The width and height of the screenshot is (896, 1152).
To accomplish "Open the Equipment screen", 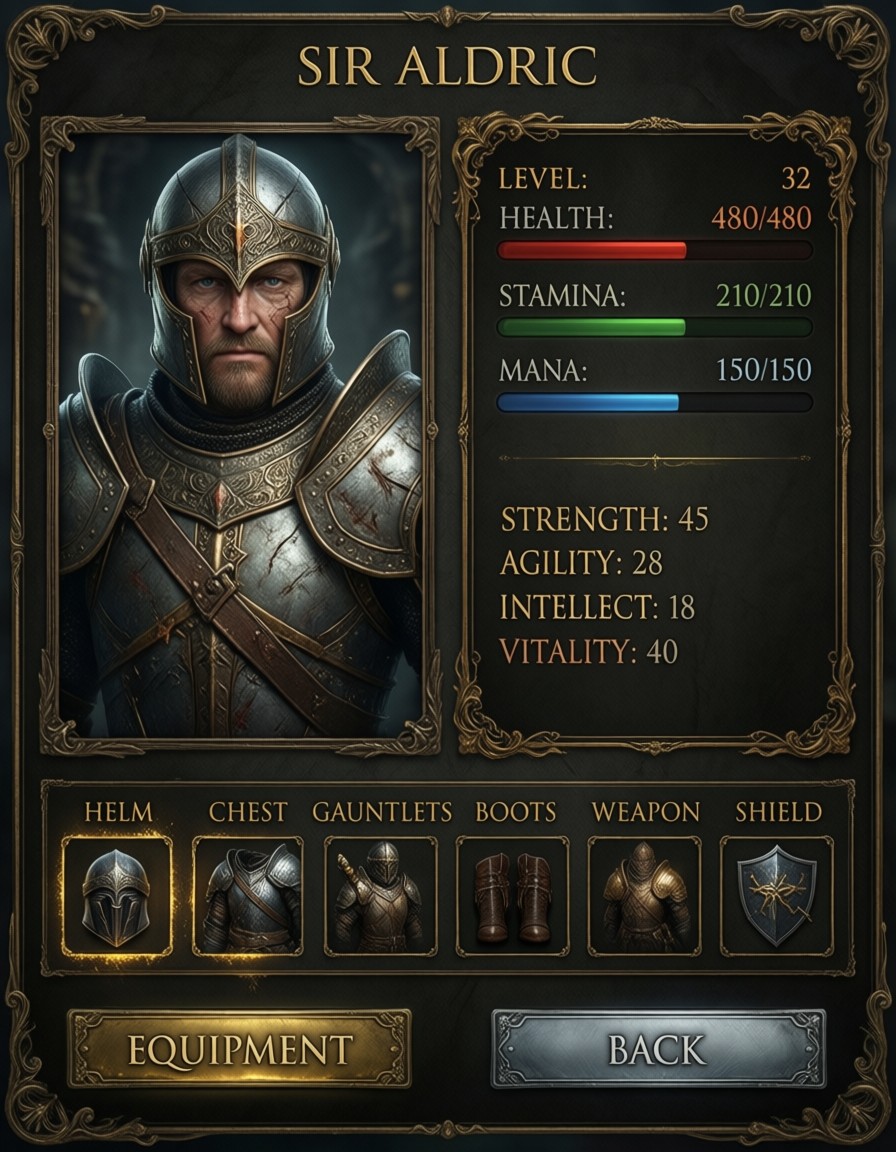I will coord(239,1048).
